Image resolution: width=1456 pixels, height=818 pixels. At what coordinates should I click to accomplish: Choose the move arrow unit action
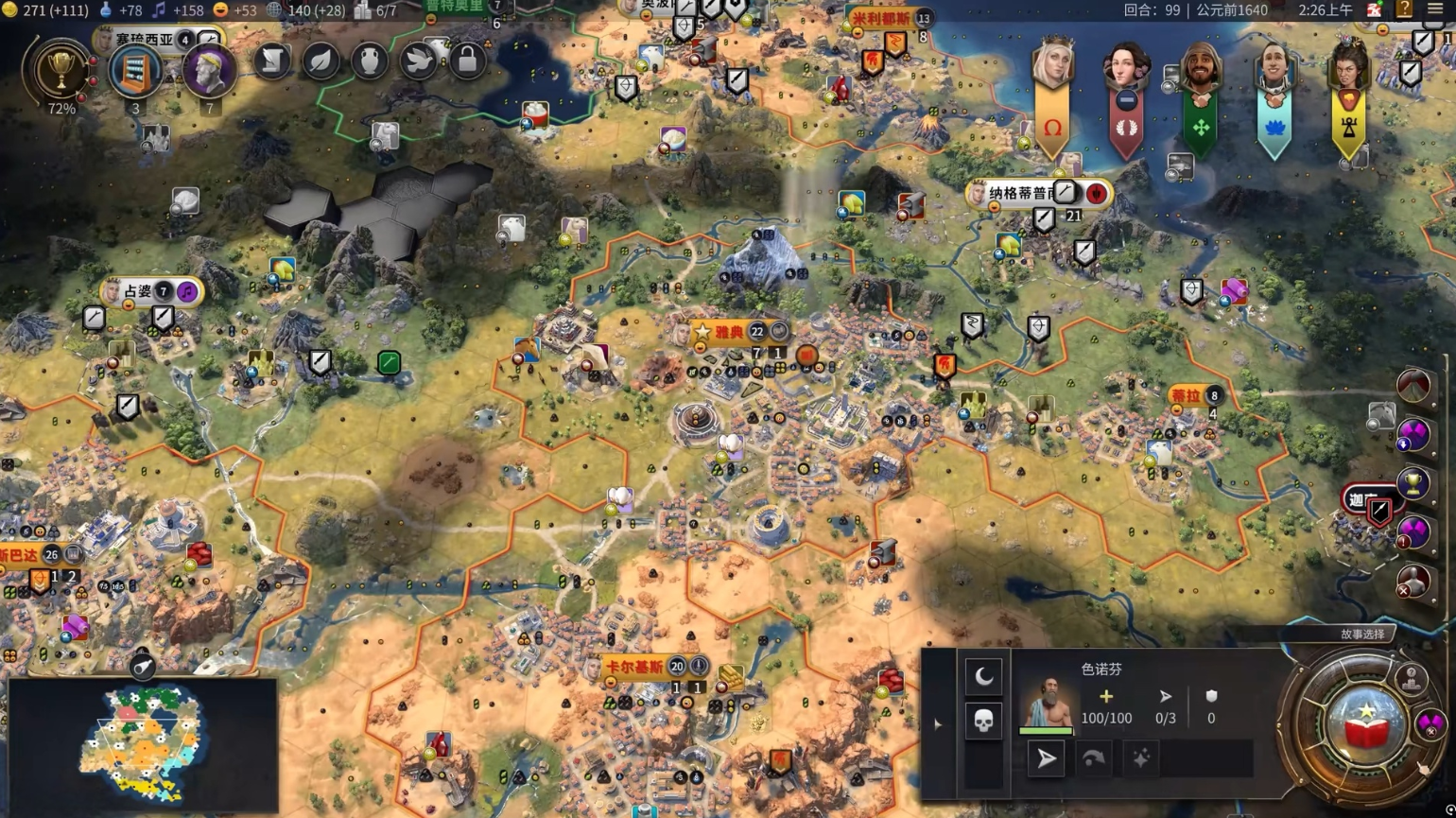[1047, 758]
